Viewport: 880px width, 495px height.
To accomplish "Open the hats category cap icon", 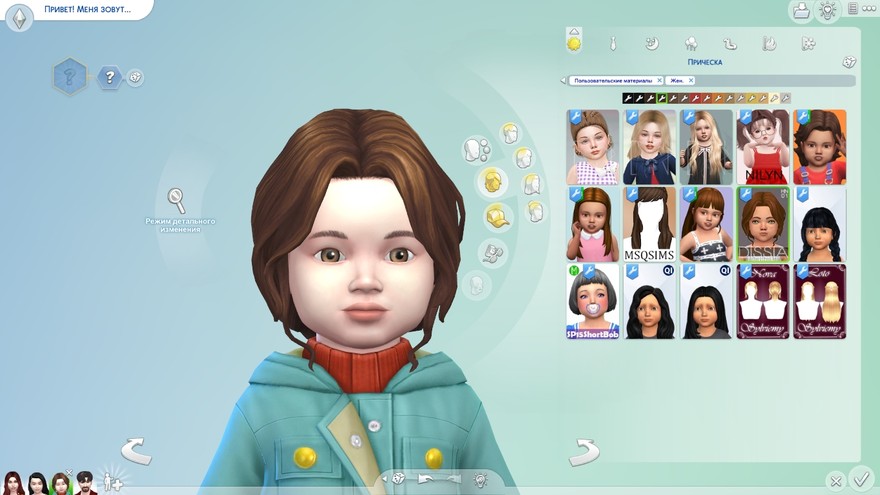I will (496, 216).
